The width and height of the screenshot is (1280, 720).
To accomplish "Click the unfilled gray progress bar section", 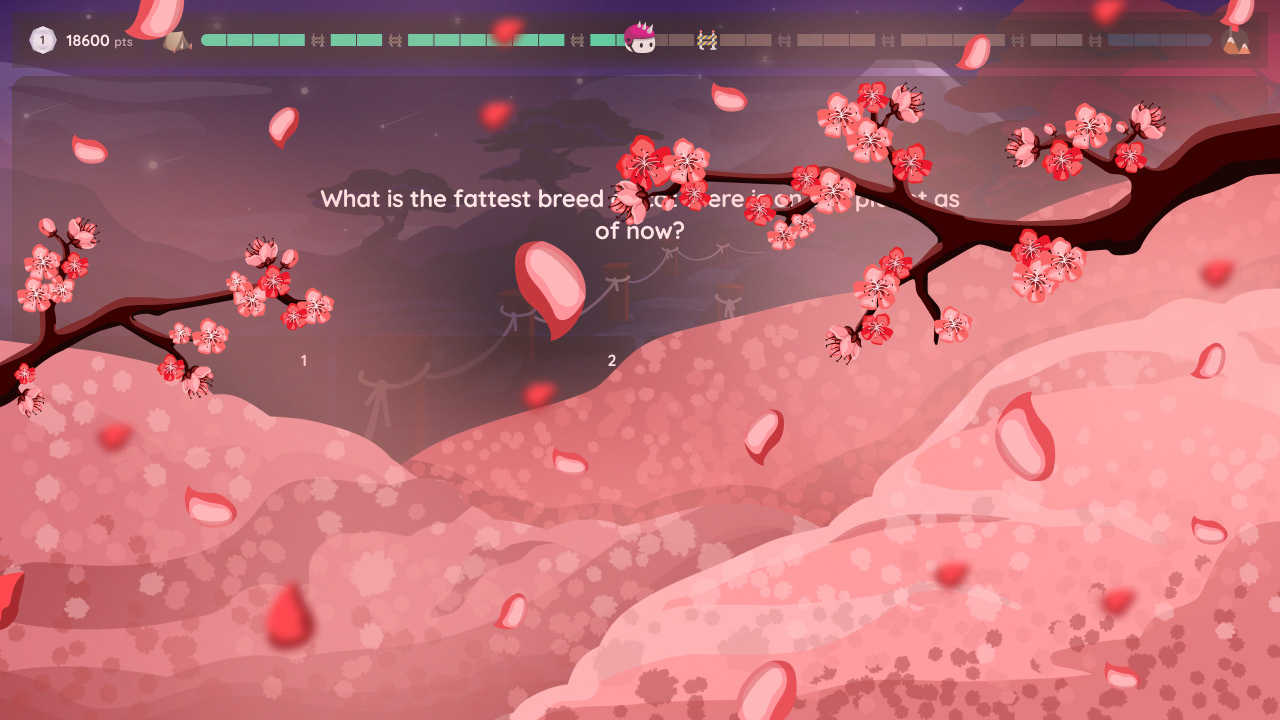I will (900, 41).
